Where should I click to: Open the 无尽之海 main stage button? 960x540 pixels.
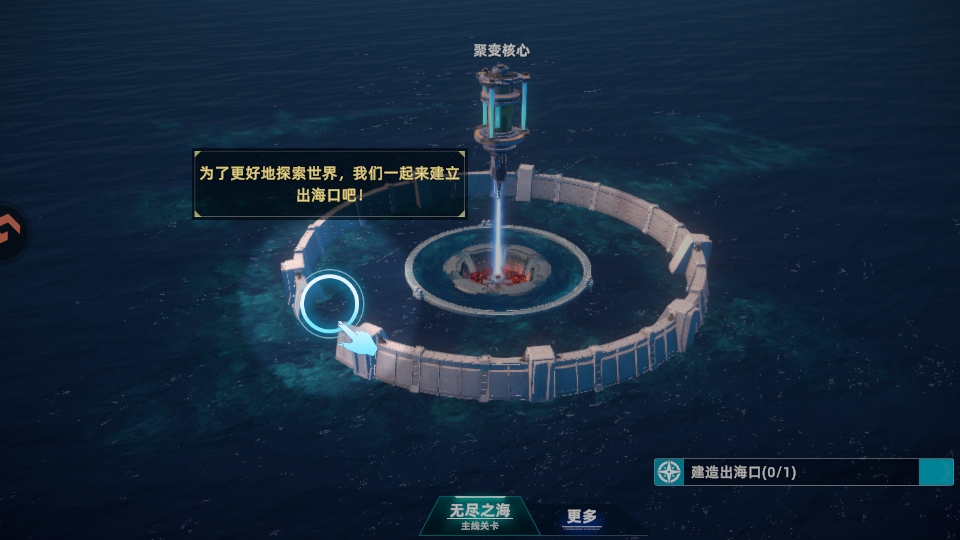click(x=479, y=515)
